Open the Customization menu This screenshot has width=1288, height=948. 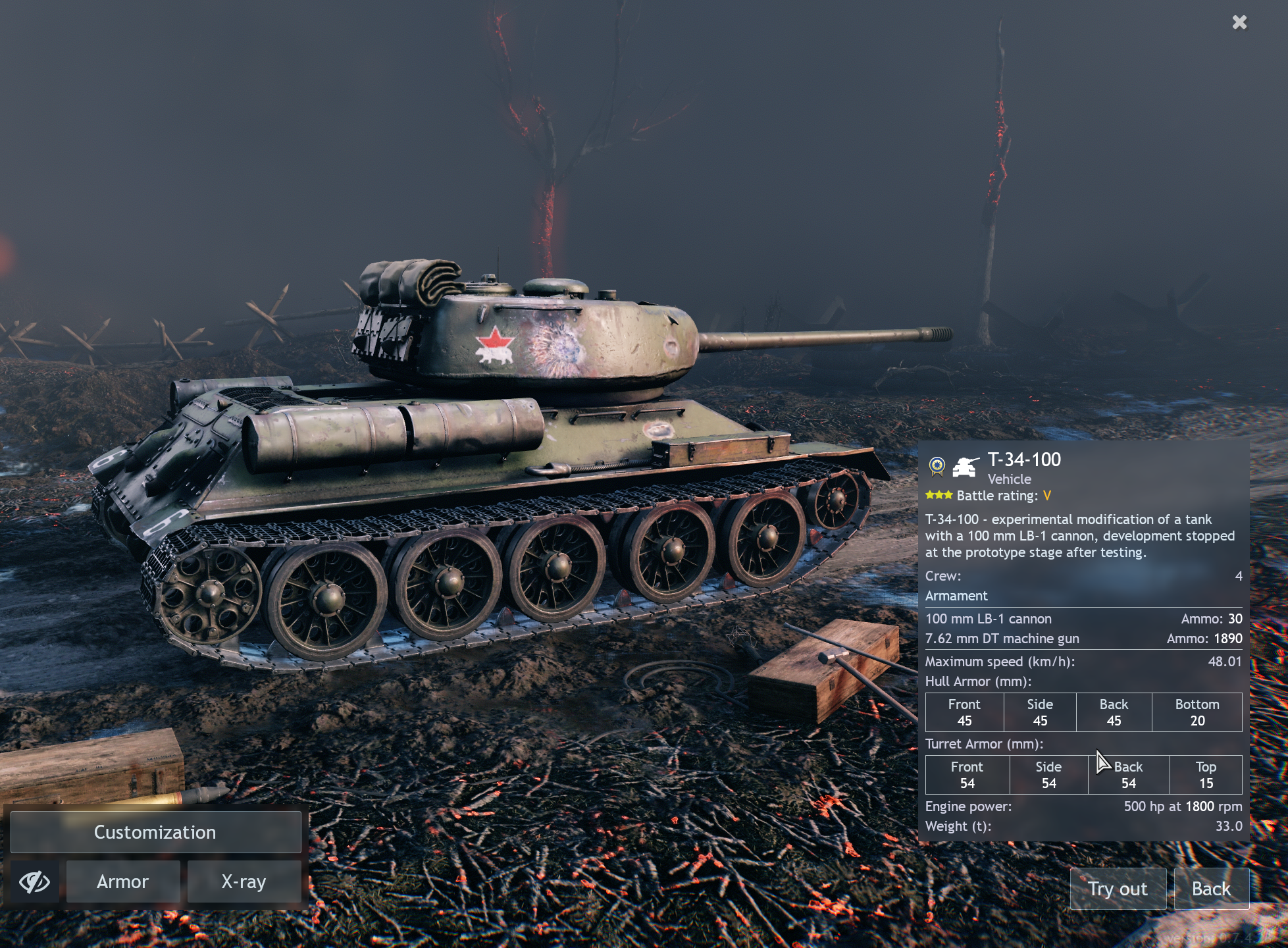coord(155,832)
